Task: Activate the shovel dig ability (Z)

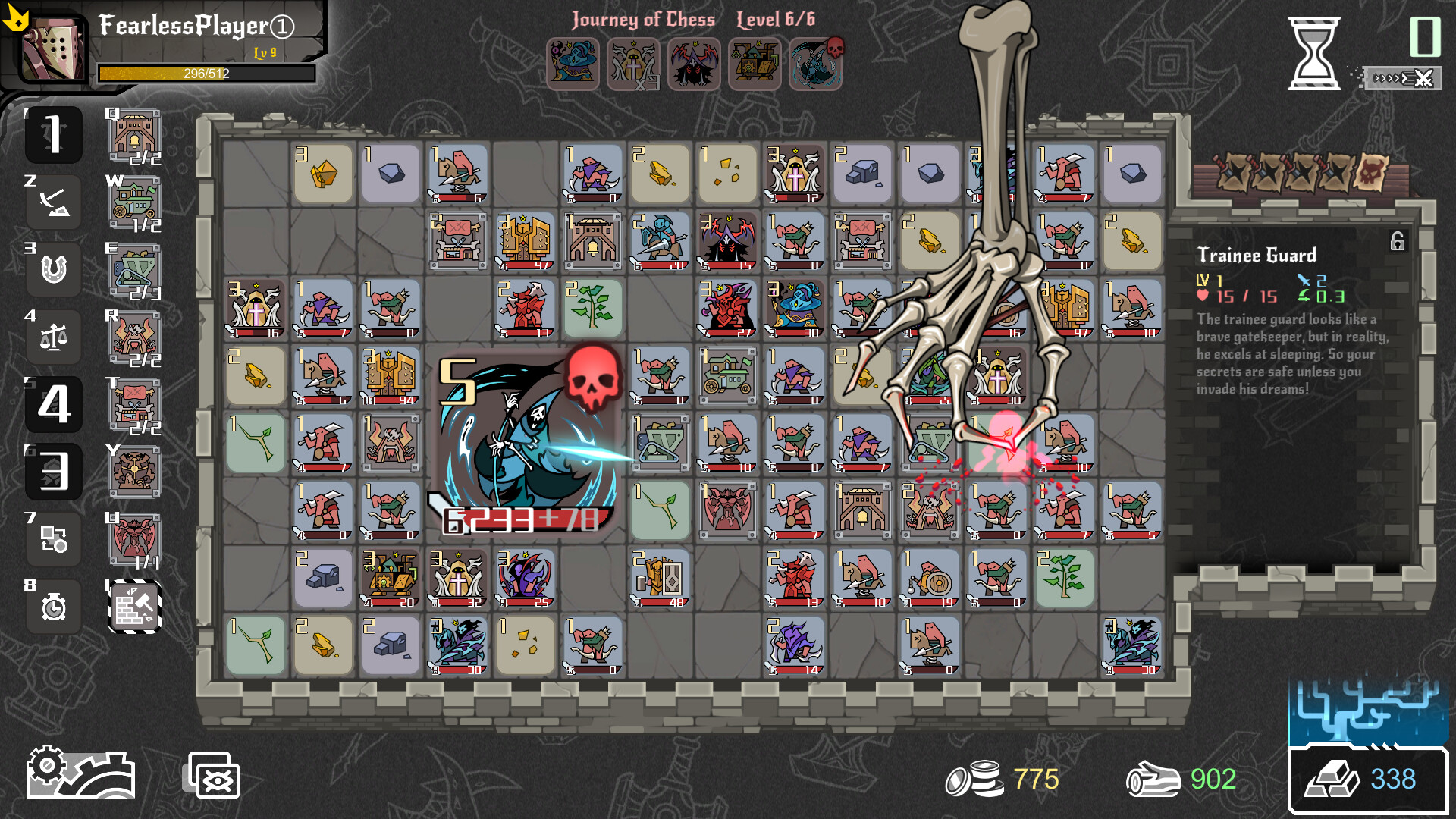Action: 53,202
